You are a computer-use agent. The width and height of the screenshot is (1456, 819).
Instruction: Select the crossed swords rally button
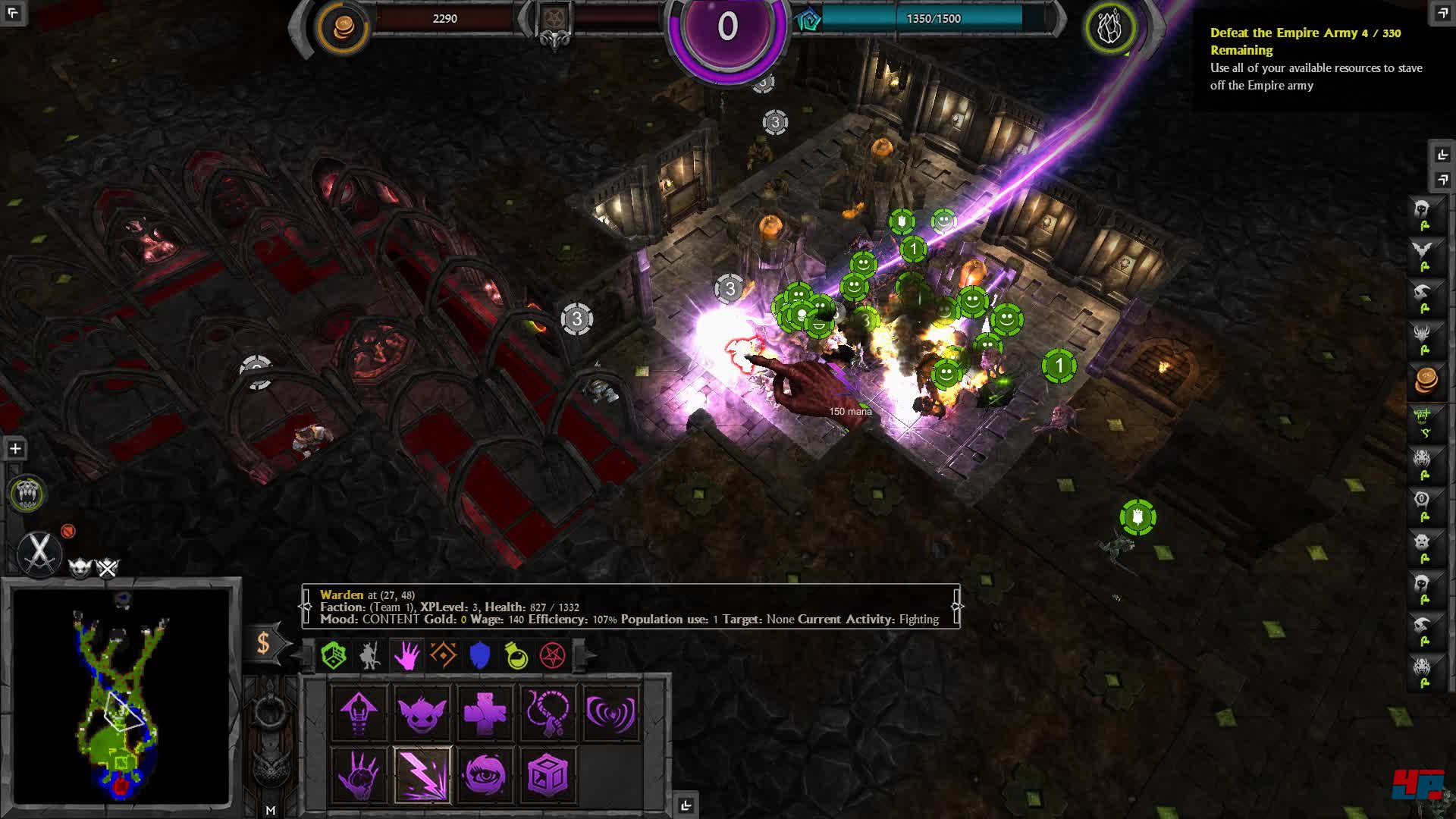[x=39, y=551]
